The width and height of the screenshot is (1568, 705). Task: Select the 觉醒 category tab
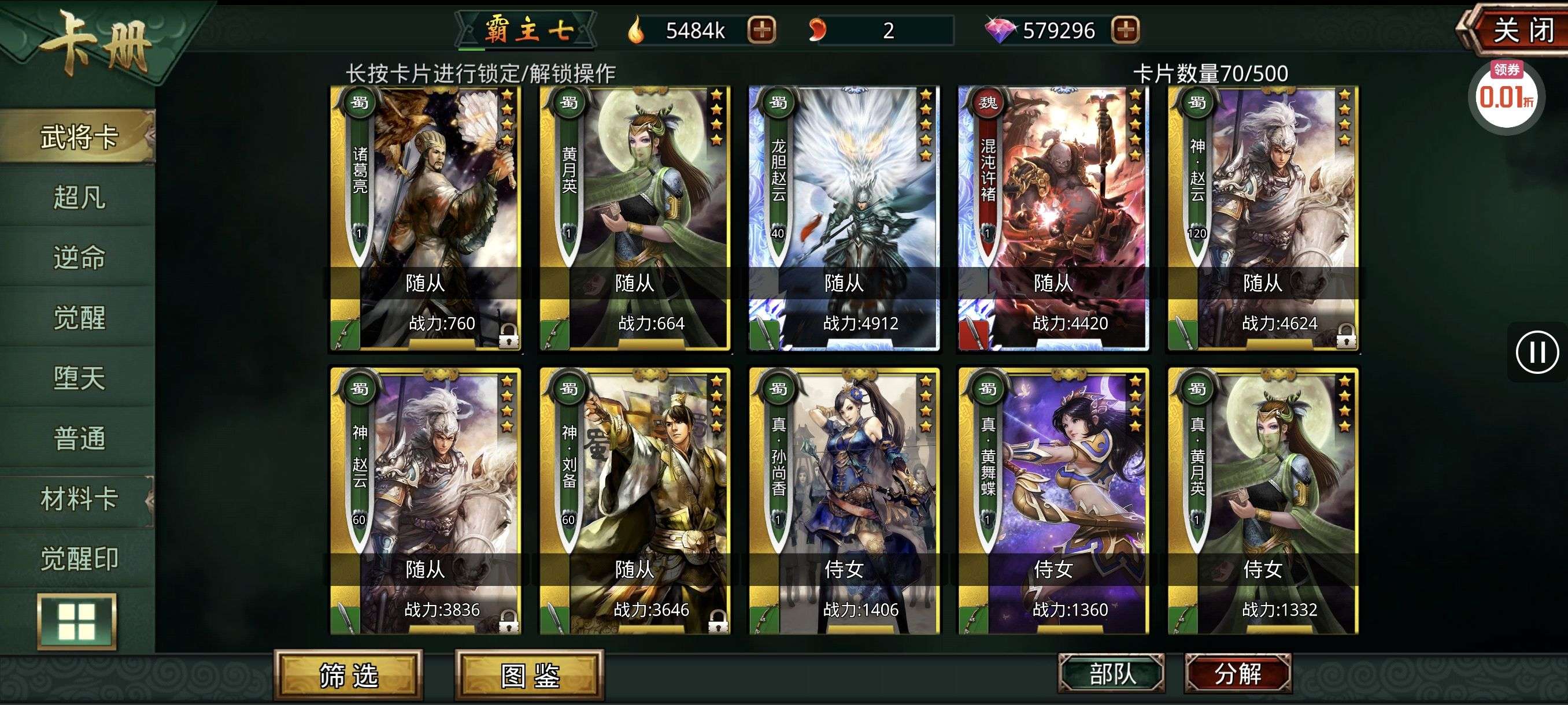[x=79, y=317]
